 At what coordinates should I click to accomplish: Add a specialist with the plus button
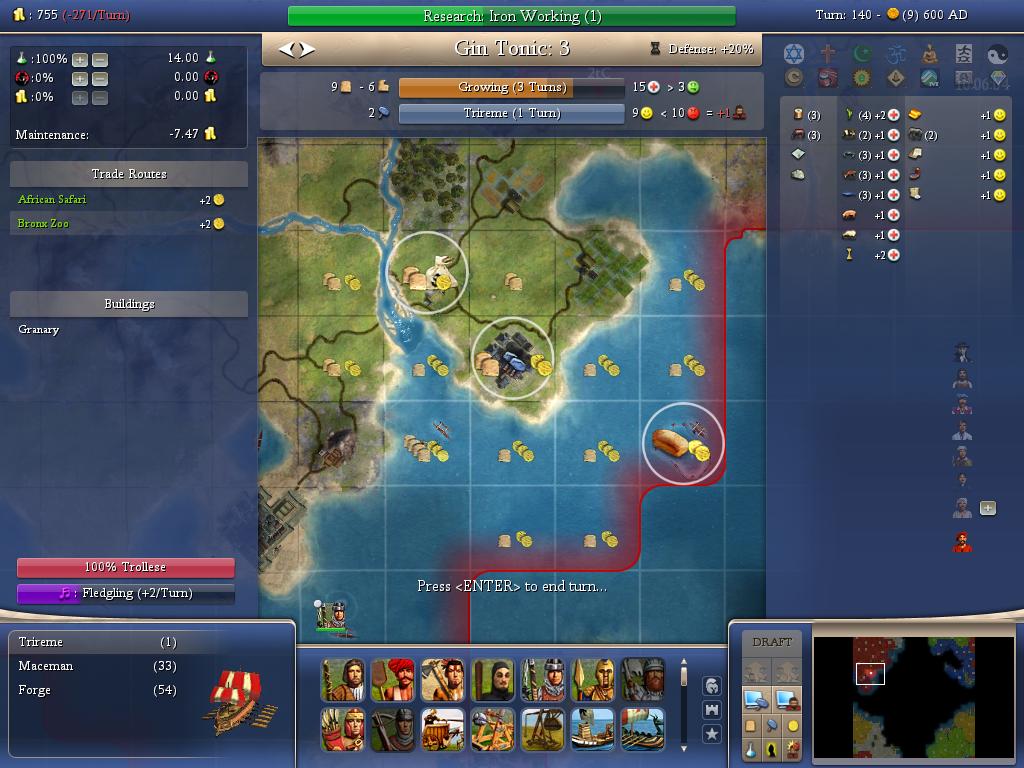(987, 508)
